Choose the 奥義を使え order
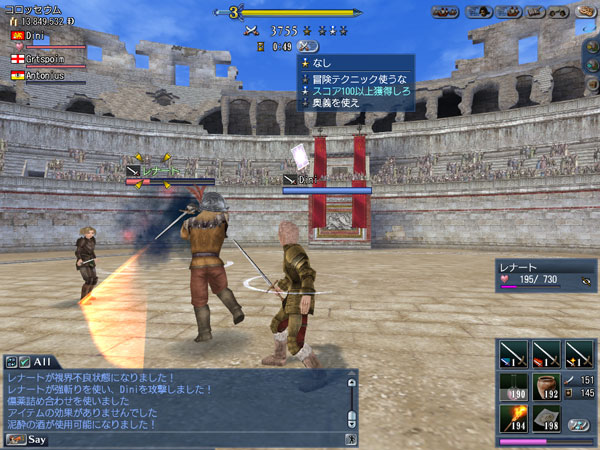This screenshot has height=450, width=600. tap(332, 102)
